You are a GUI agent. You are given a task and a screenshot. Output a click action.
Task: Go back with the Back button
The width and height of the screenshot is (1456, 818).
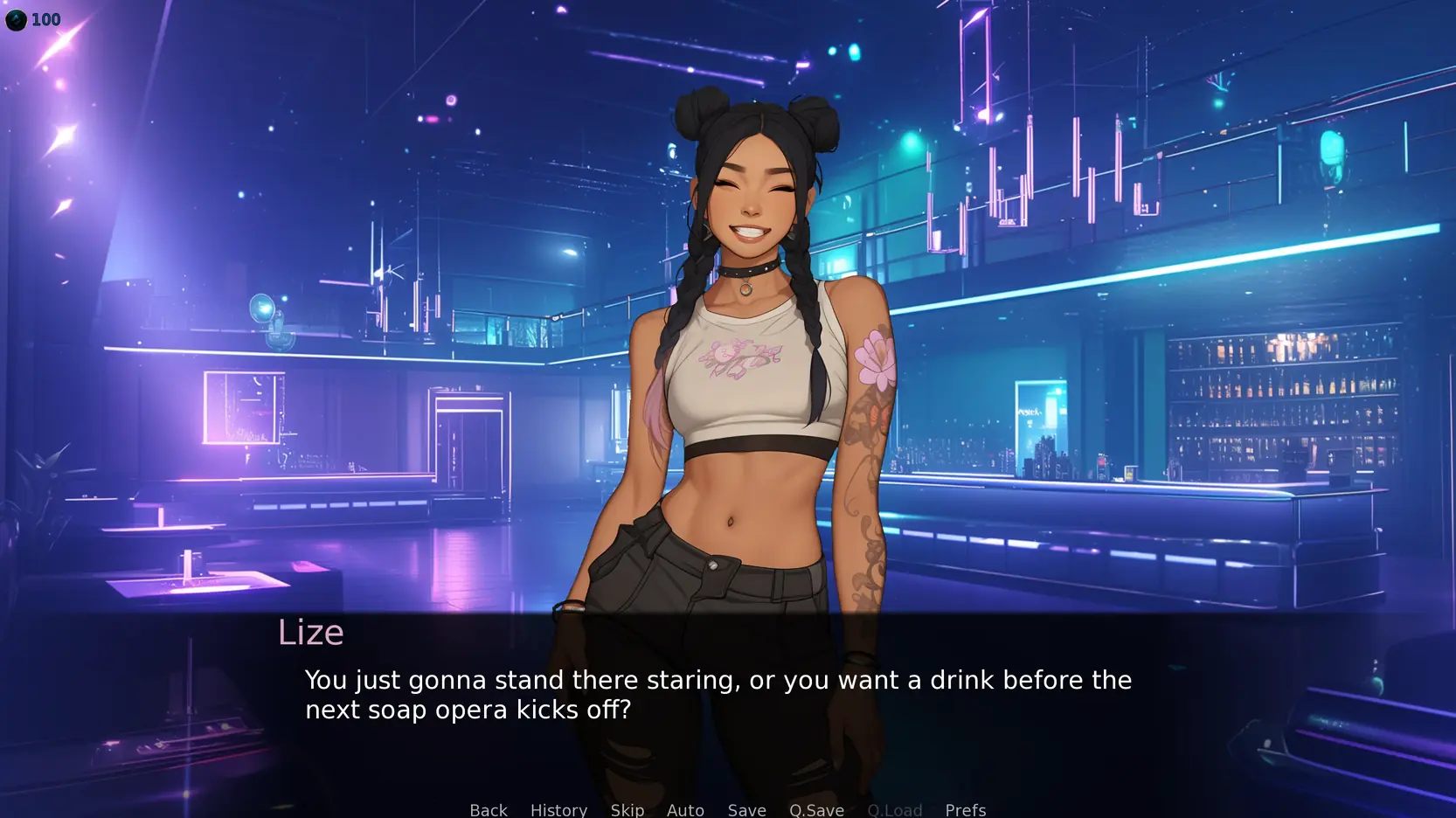click(x=489, y=809)
